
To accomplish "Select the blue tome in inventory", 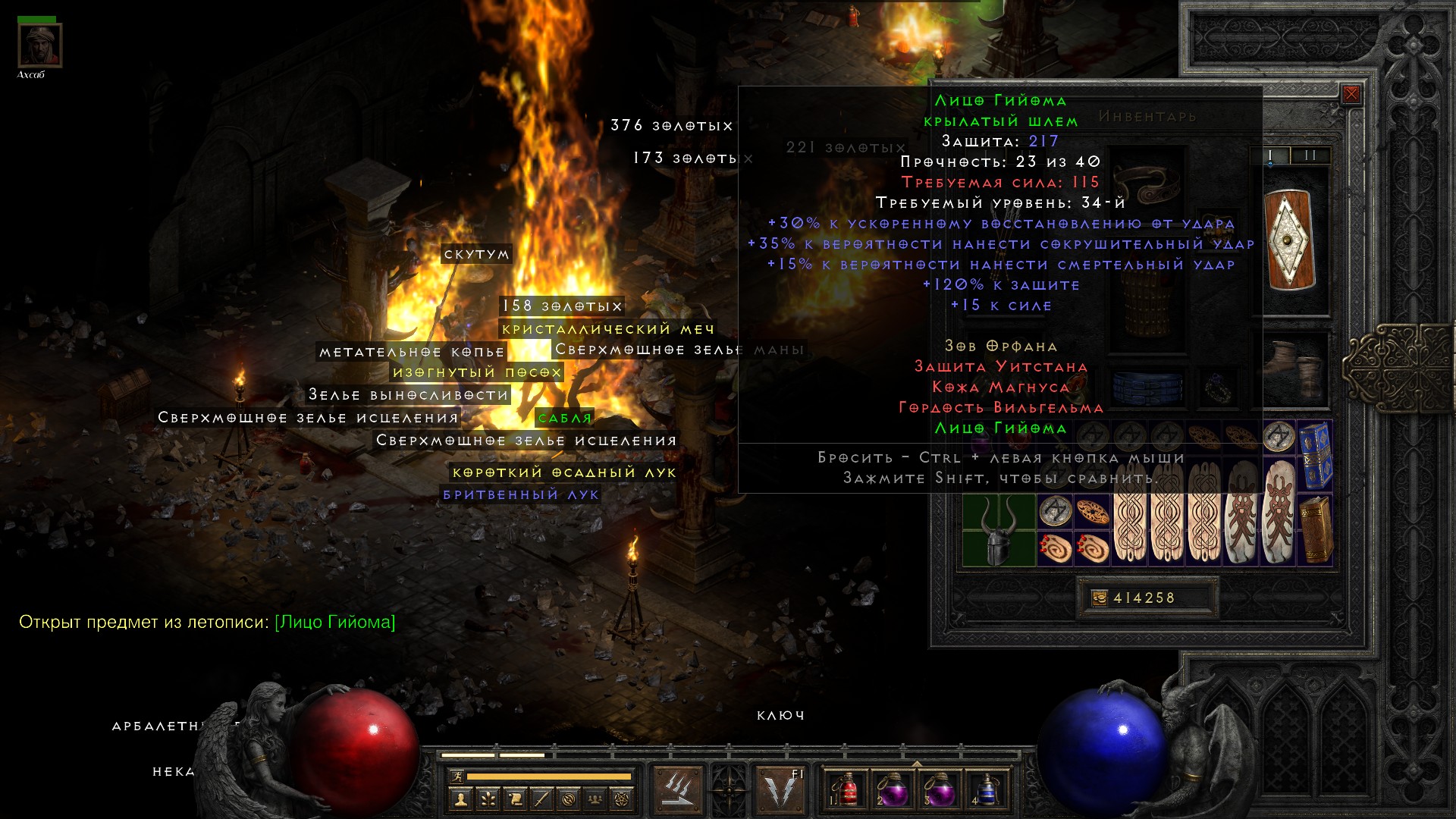I will click(x=1315, y=455).
